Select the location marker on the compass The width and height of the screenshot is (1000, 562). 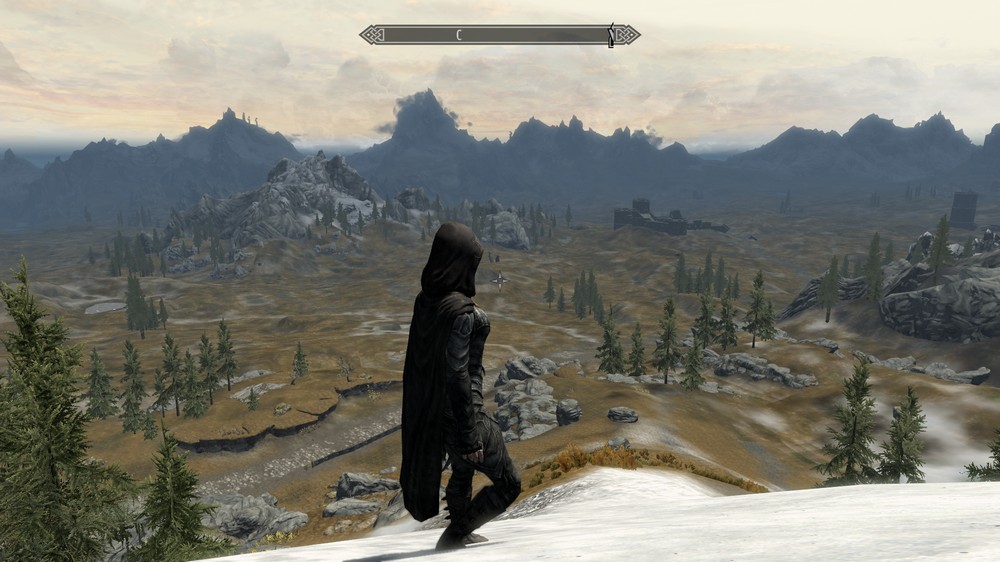click(610, 37)
